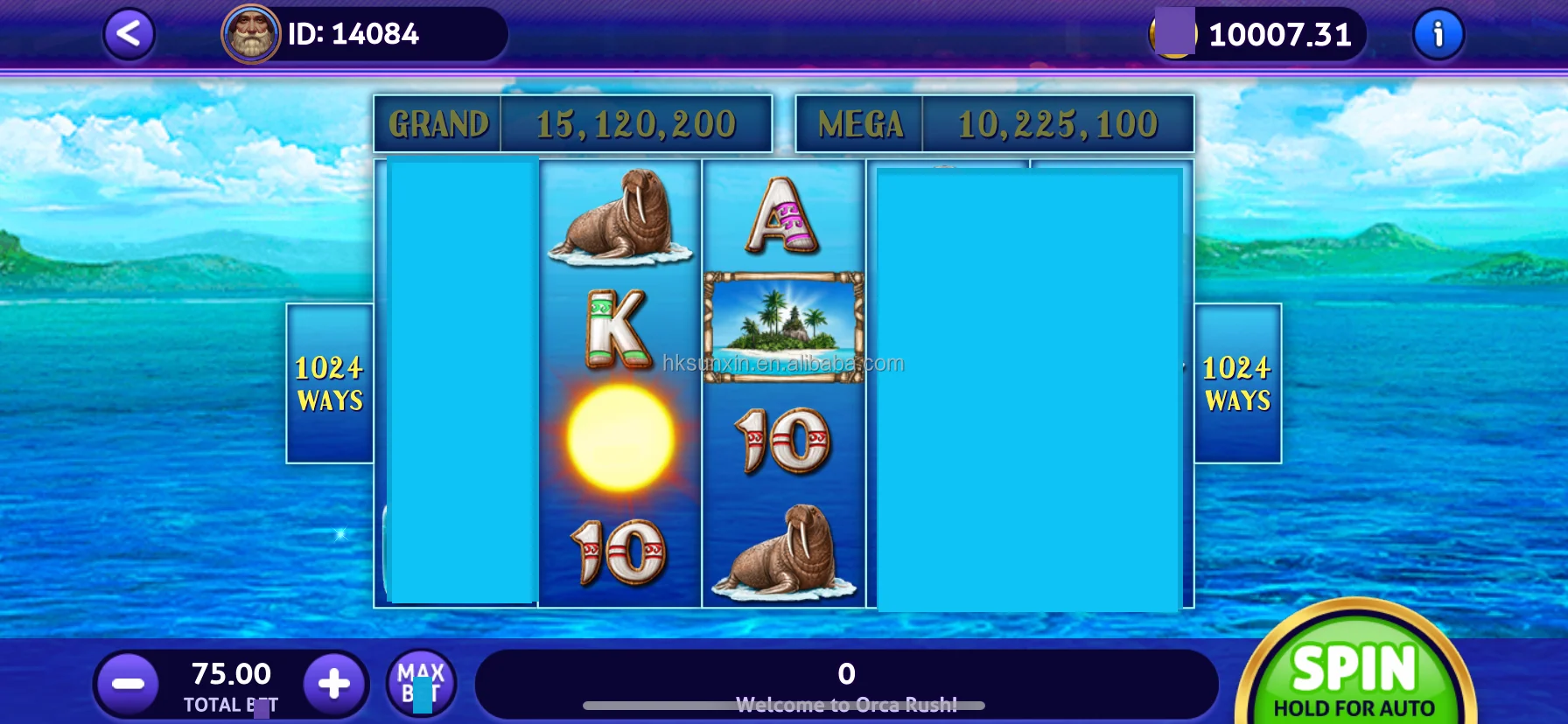Decrease total bet with minus button
Screen dimensions: 1568x724
coord(128,684)
